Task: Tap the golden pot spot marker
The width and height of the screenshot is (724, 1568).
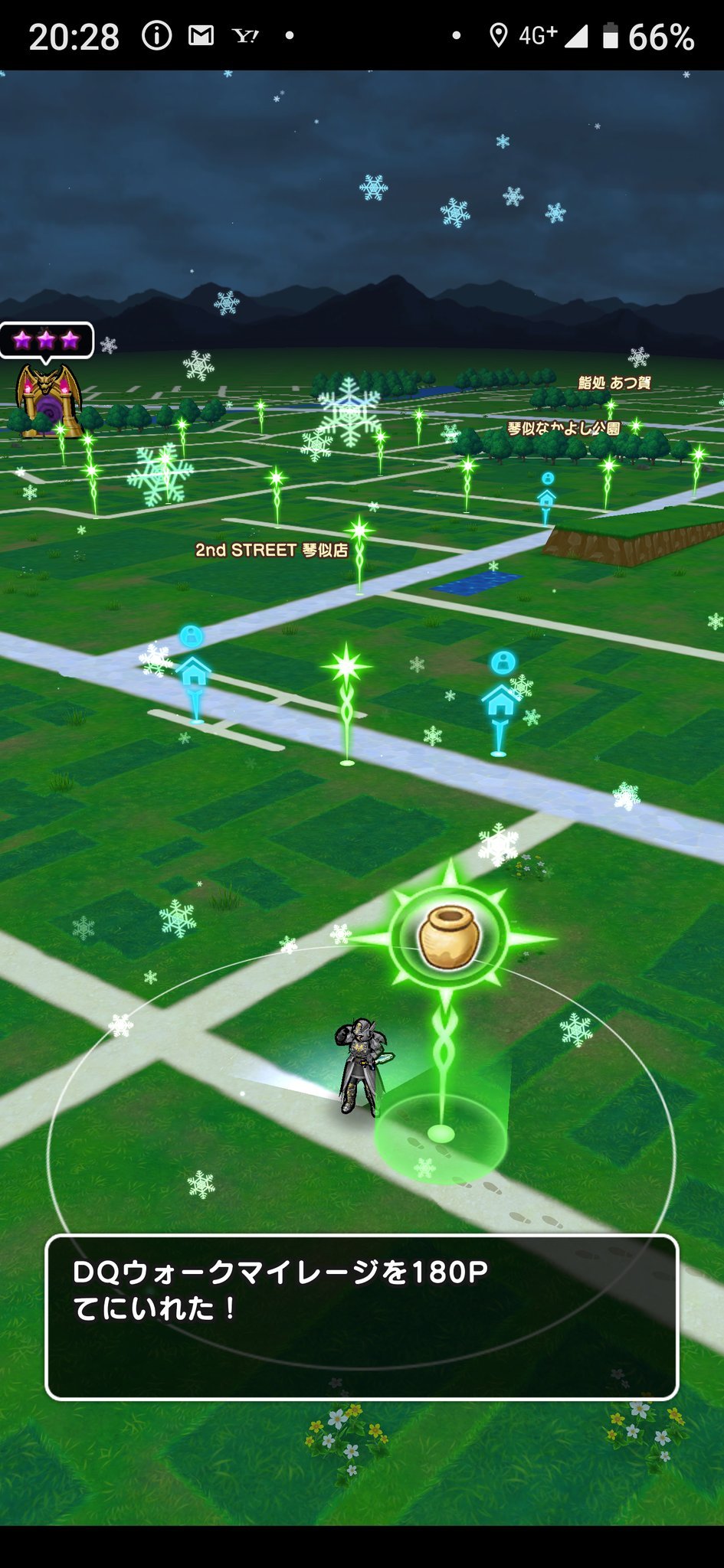Action: point(449,936)
